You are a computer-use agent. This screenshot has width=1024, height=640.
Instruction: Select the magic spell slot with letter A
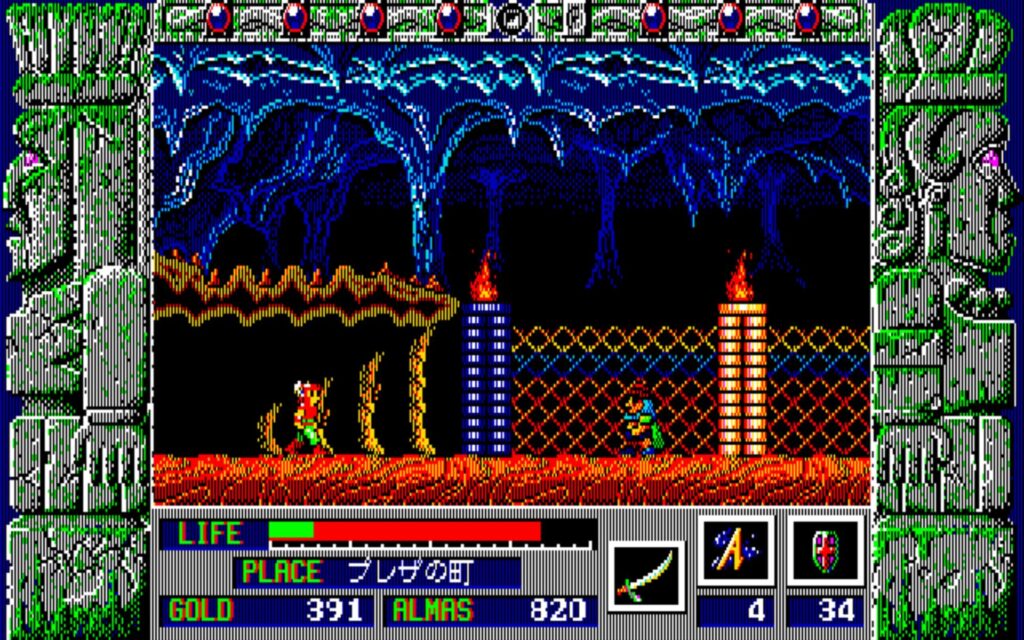(735, 551)
